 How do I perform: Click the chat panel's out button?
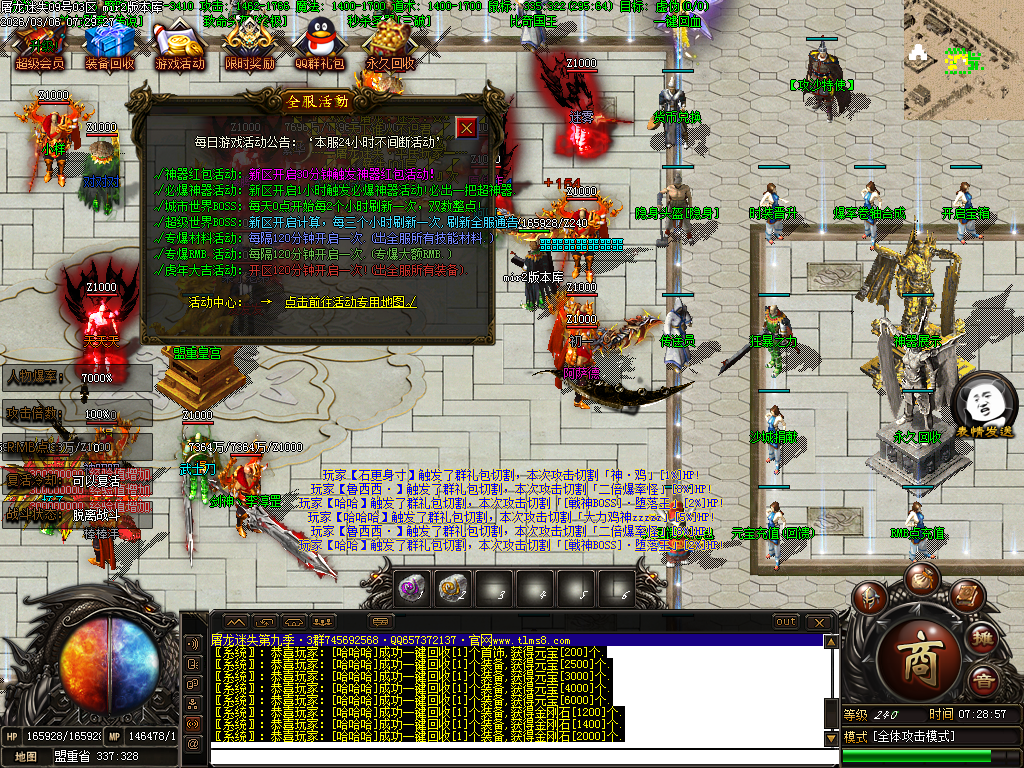coord(786,622)
